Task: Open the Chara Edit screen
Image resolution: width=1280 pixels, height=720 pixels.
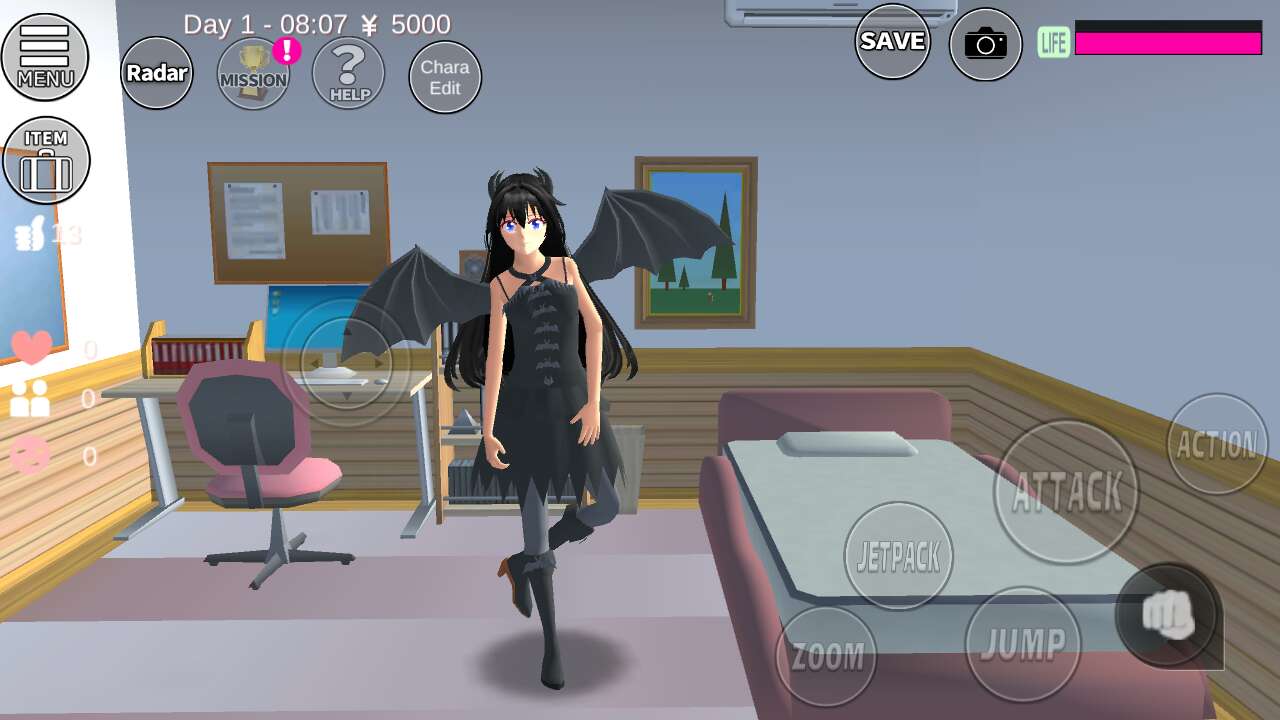Action: pyautogui.click(x=445, y=77)
